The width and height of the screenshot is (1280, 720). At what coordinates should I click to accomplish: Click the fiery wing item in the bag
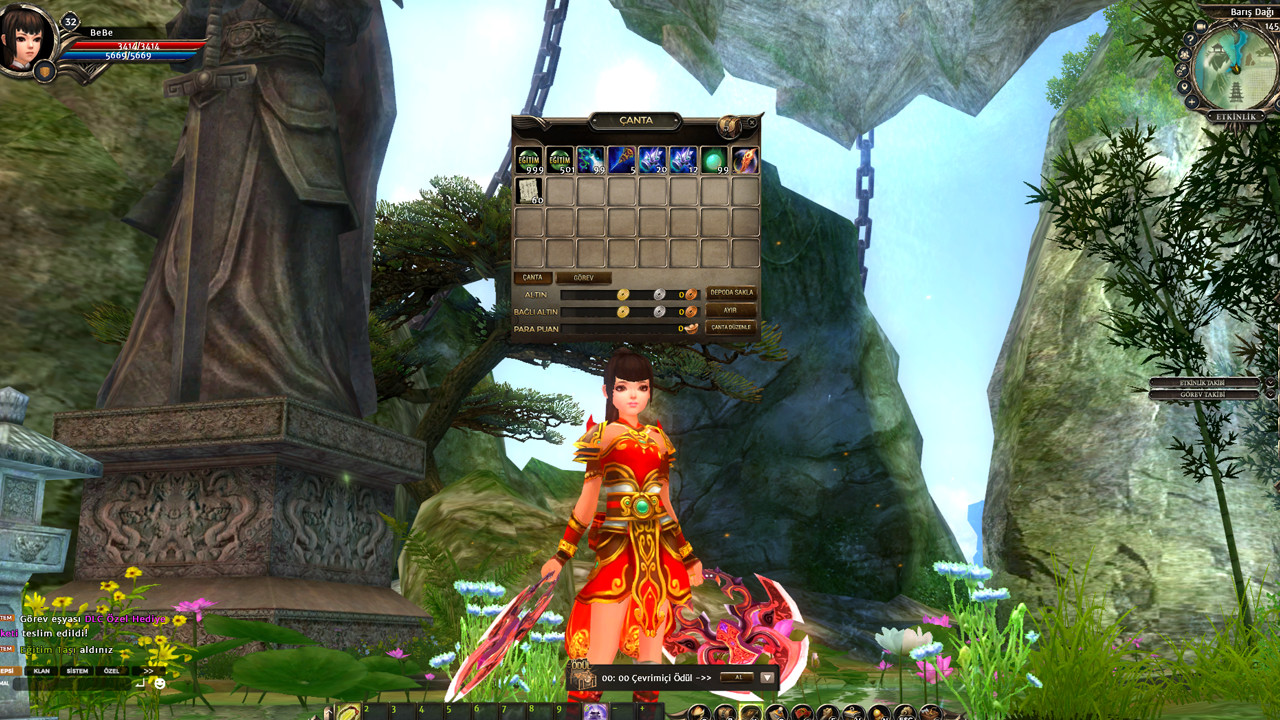[746, 160]
